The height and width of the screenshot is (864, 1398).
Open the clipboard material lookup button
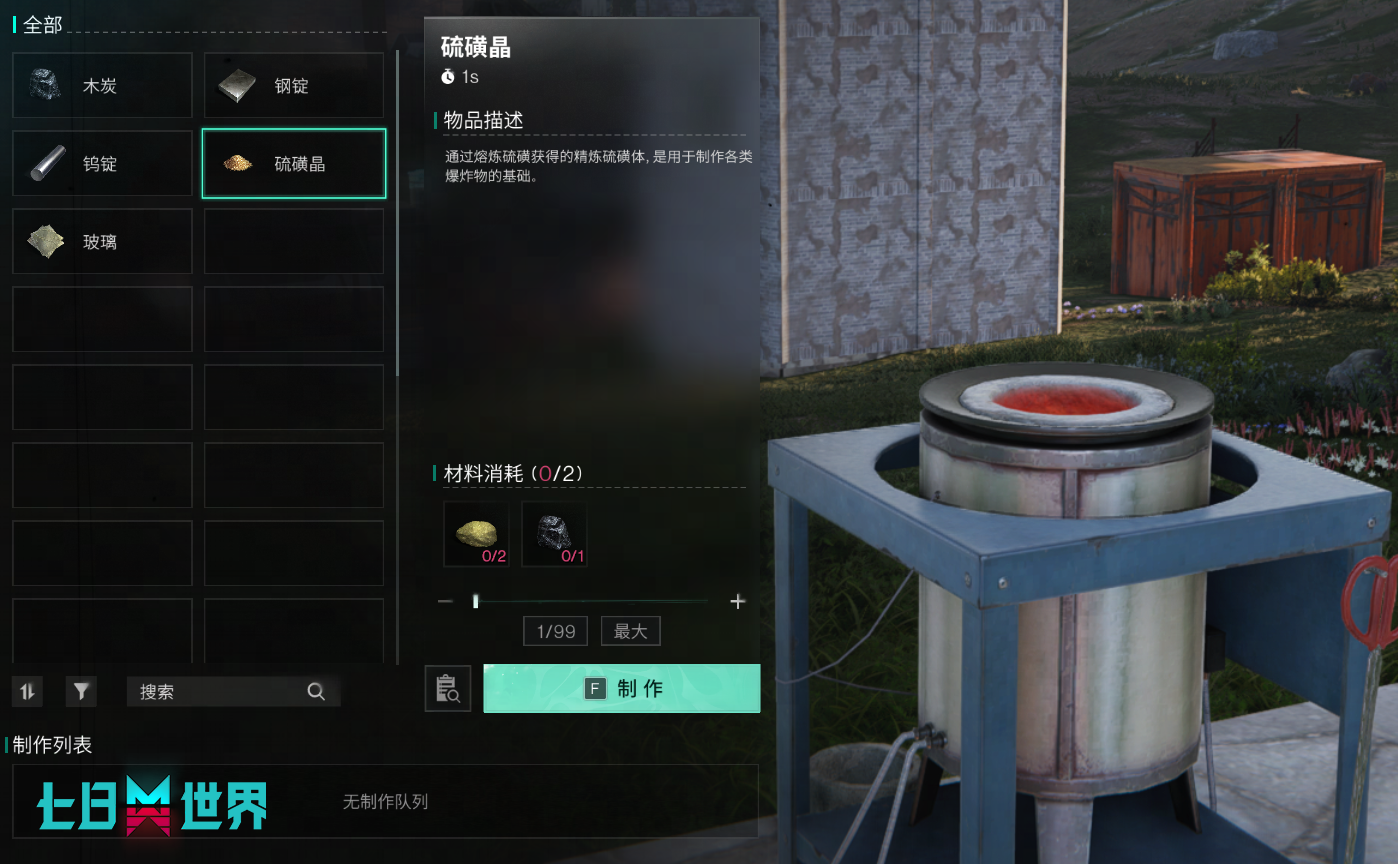point(448,689)
